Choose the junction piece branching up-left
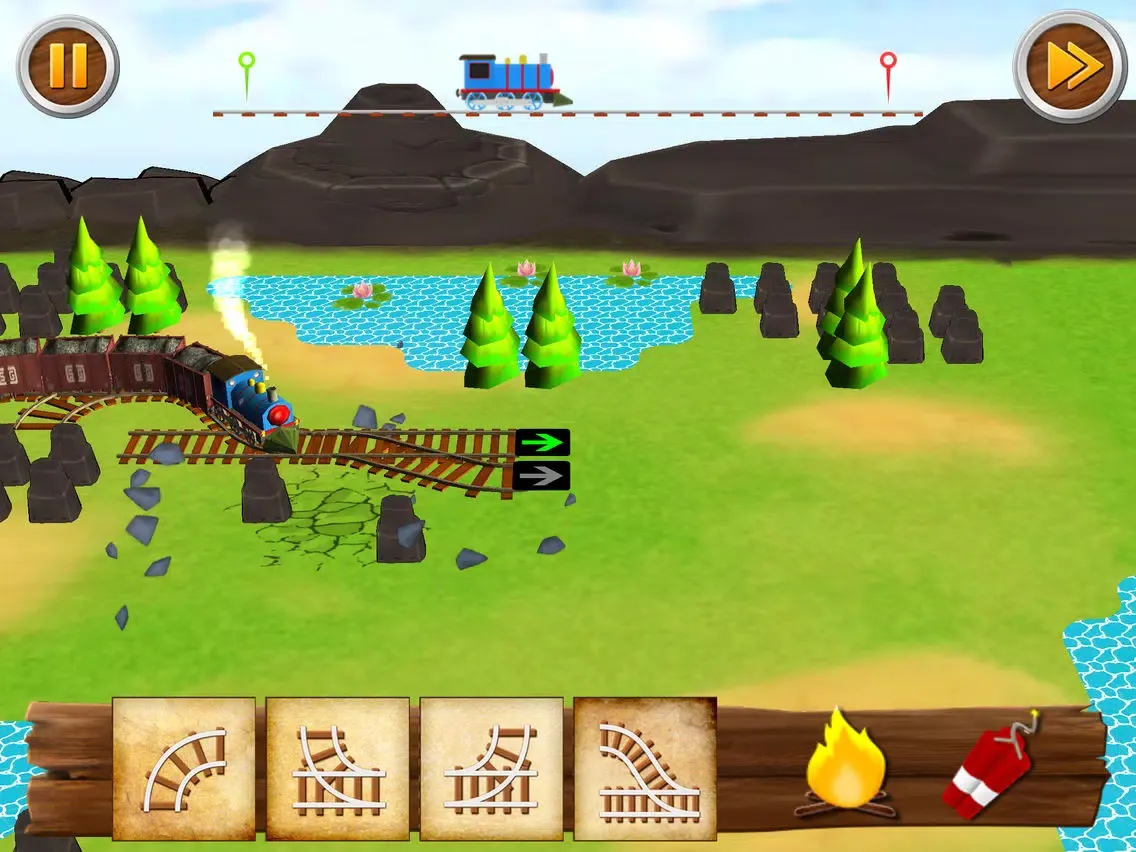Viewport: 1136px width, 852px height. pyautogui.click(x=338, y=768)
